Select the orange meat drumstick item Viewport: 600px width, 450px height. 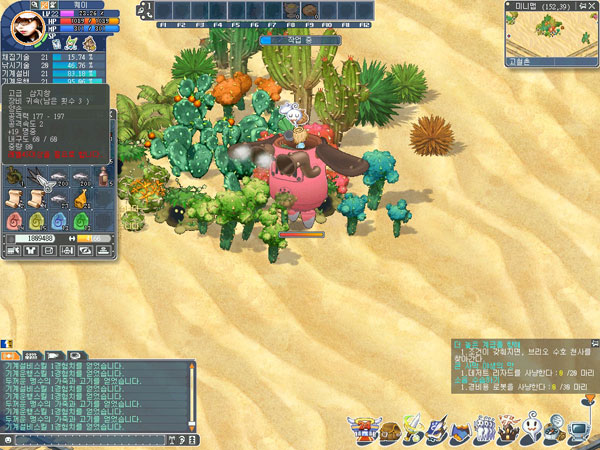[x=82, y=200]
